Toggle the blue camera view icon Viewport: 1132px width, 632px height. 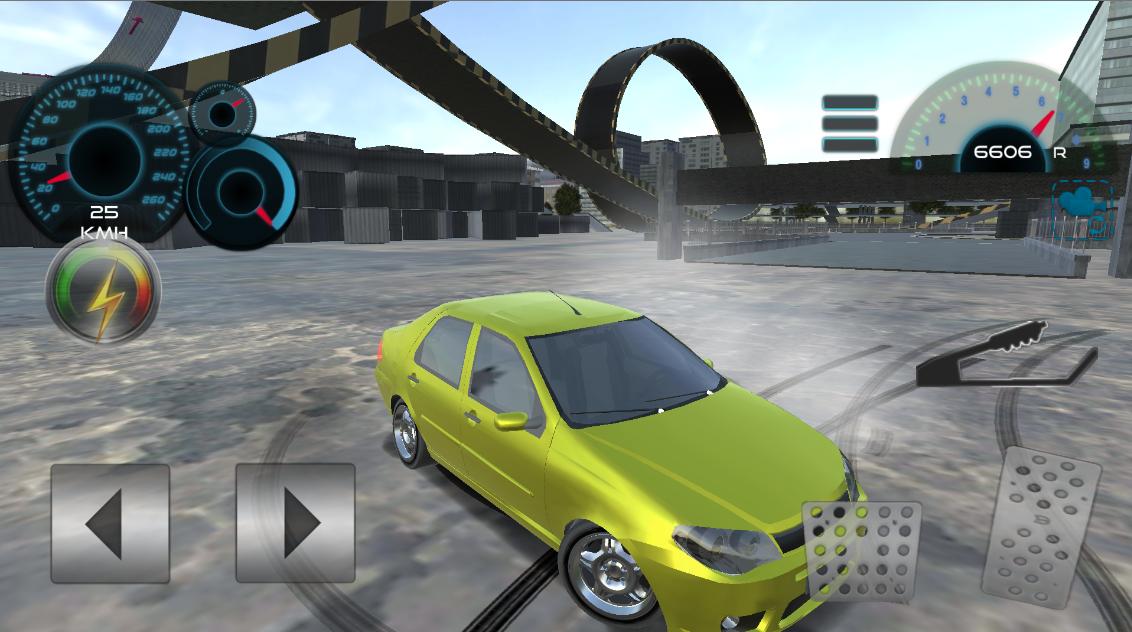point(1082,208)
